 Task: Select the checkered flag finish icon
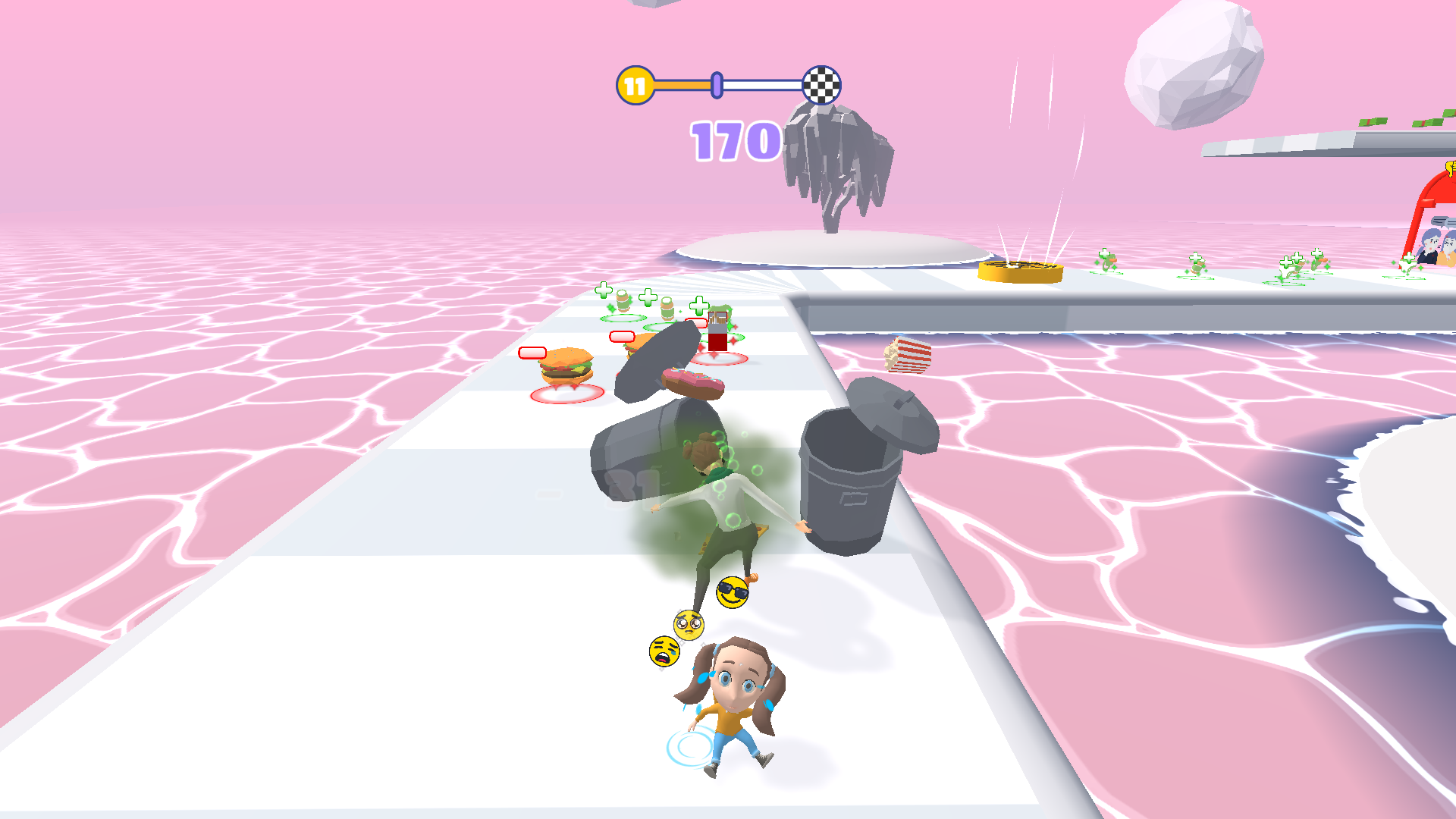(821, 86)
